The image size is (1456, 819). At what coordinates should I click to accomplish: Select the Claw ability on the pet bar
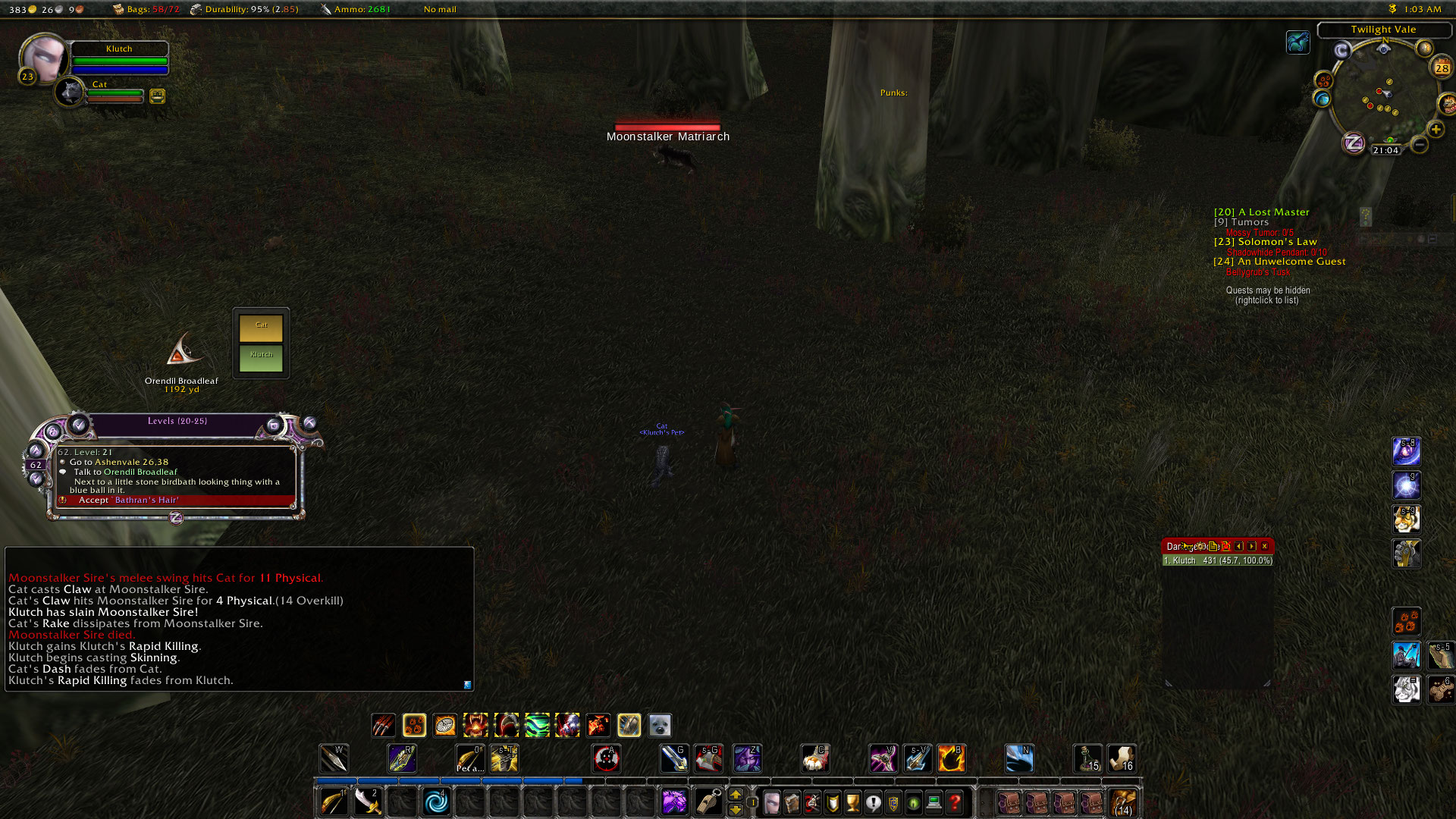pos(384,726)
